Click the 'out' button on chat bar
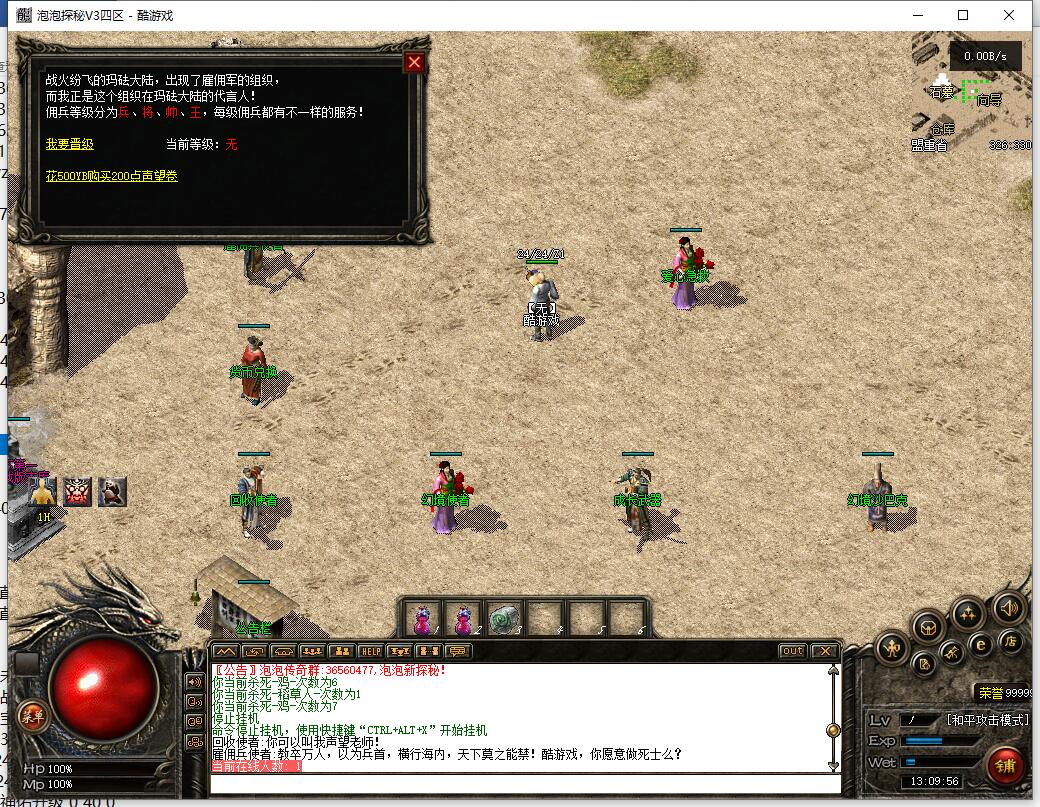The width and height of the screenshot is (1040, 807). [792, 651]
